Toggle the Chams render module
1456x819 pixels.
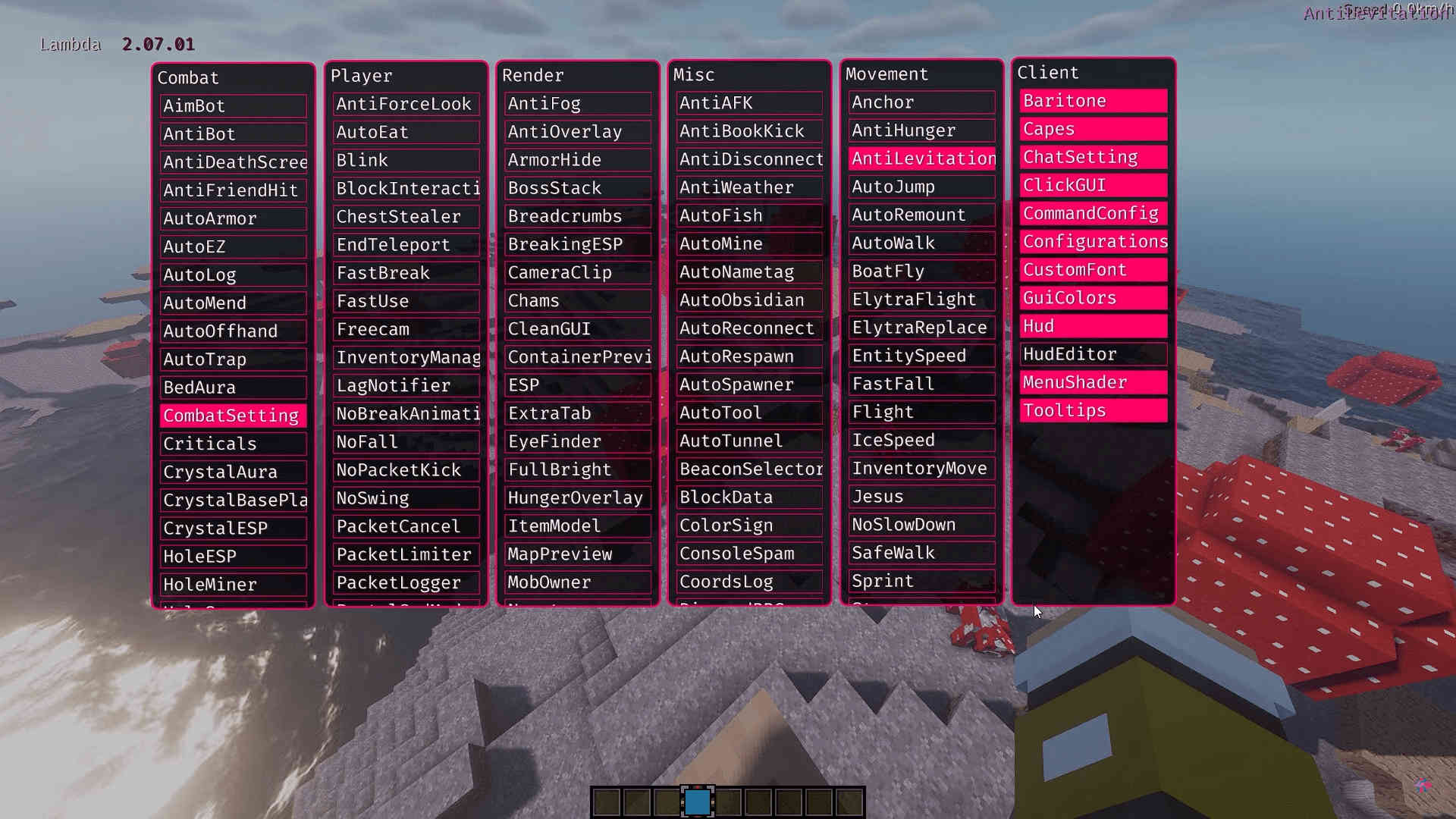tap(577, 300)
